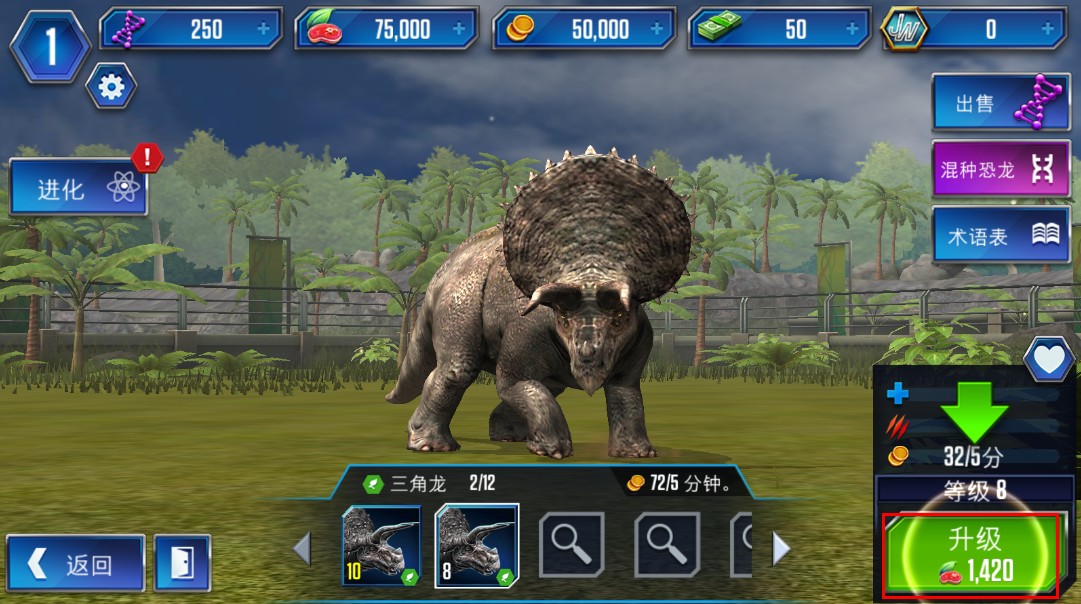Screen dimensions: 1081x604
Task: Add coins using the plus button
Action: [x=657, y=29]
